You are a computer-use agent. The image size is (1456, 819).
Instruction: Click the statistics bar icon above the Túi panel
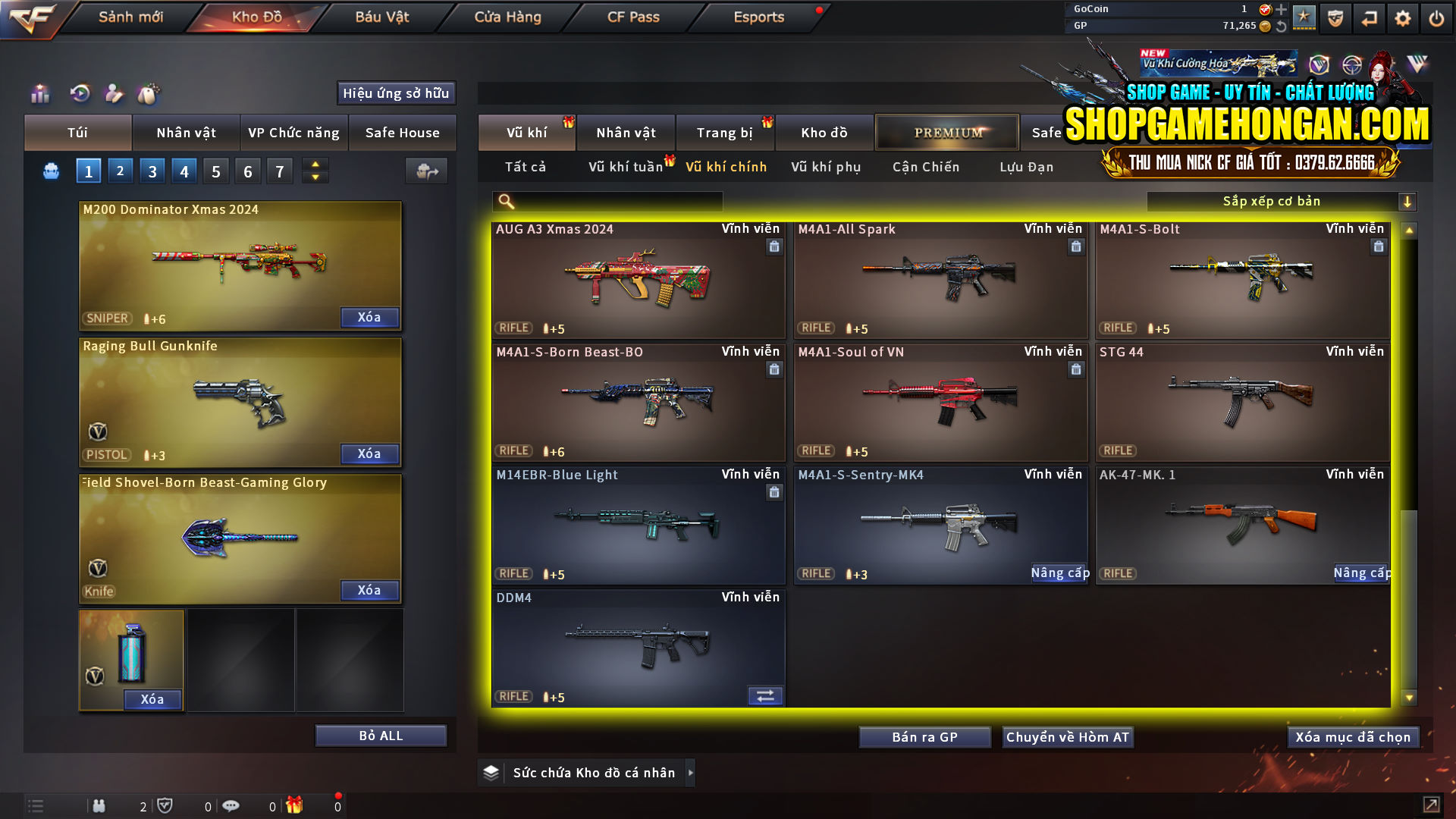point(39,93)
